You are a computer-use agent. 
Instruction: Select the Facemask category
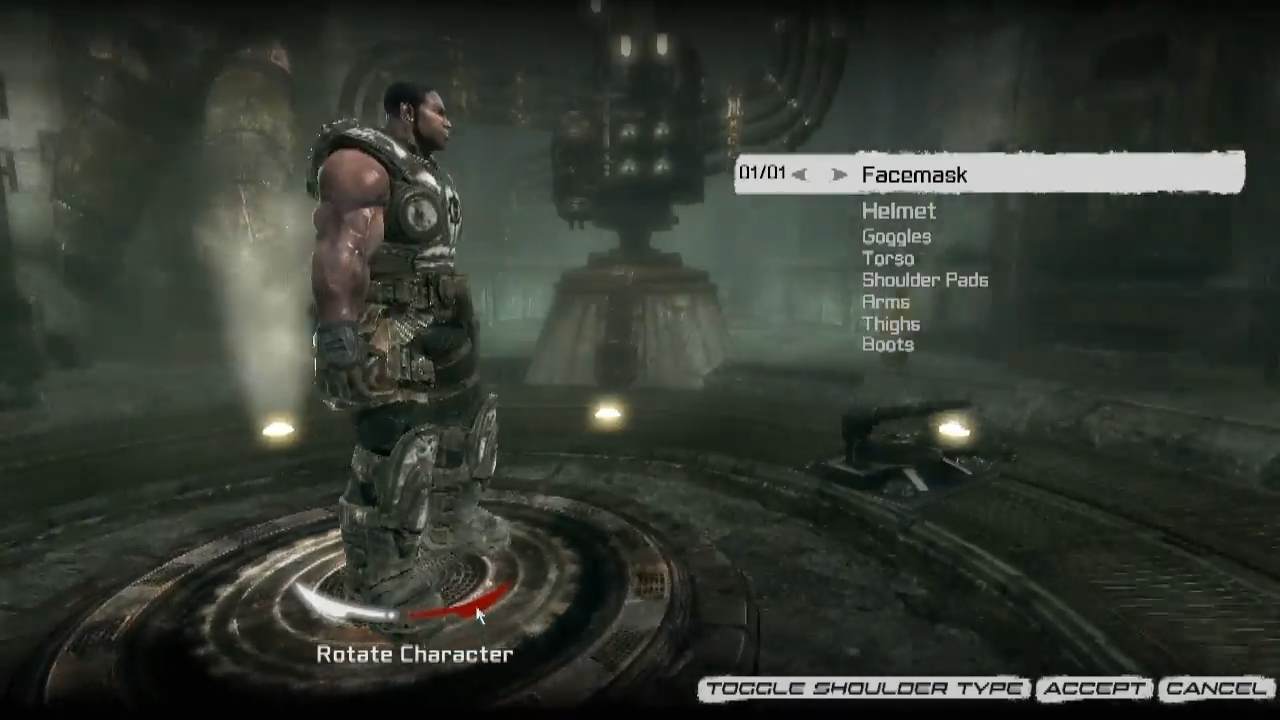[914, 175]
